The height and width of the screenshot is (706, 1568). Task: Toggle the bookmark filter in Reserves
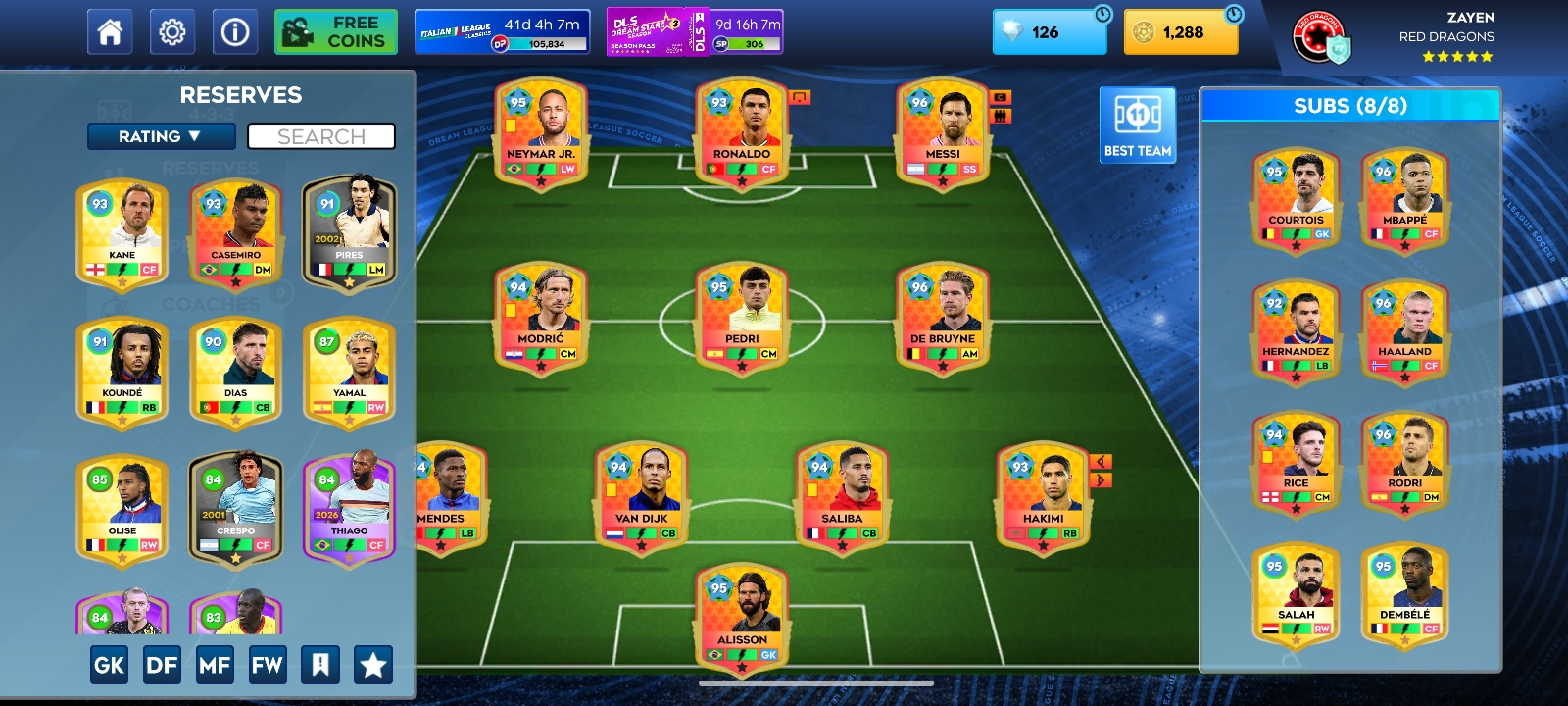321,664
